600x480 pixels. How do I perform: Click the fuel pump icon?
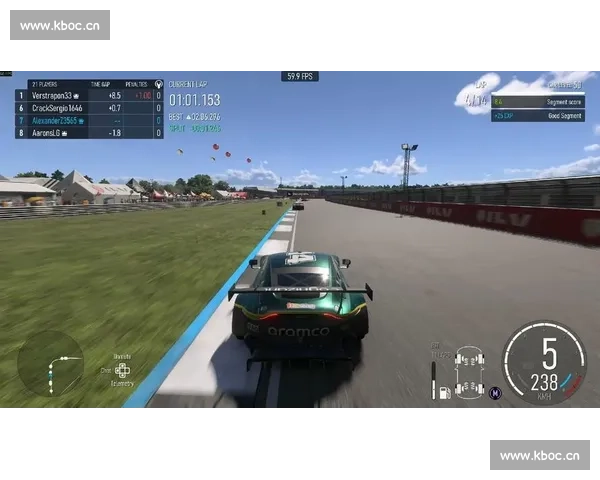point(445,391)
